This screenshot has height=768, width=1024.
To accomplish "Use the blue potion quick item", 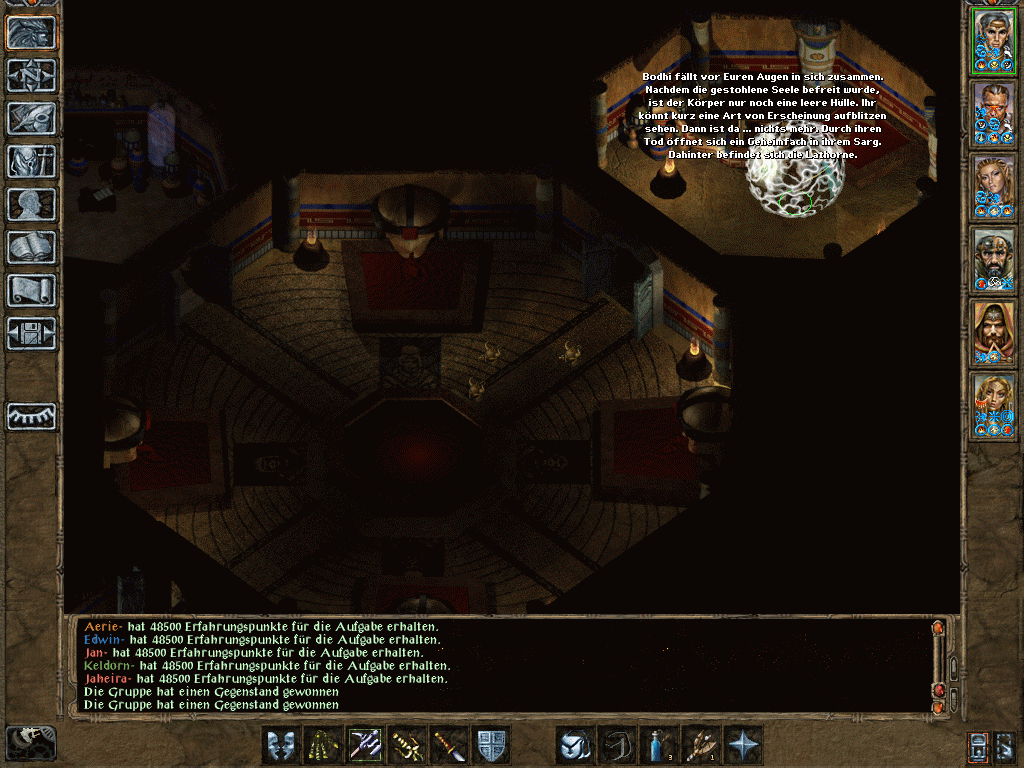I will 659,745.
